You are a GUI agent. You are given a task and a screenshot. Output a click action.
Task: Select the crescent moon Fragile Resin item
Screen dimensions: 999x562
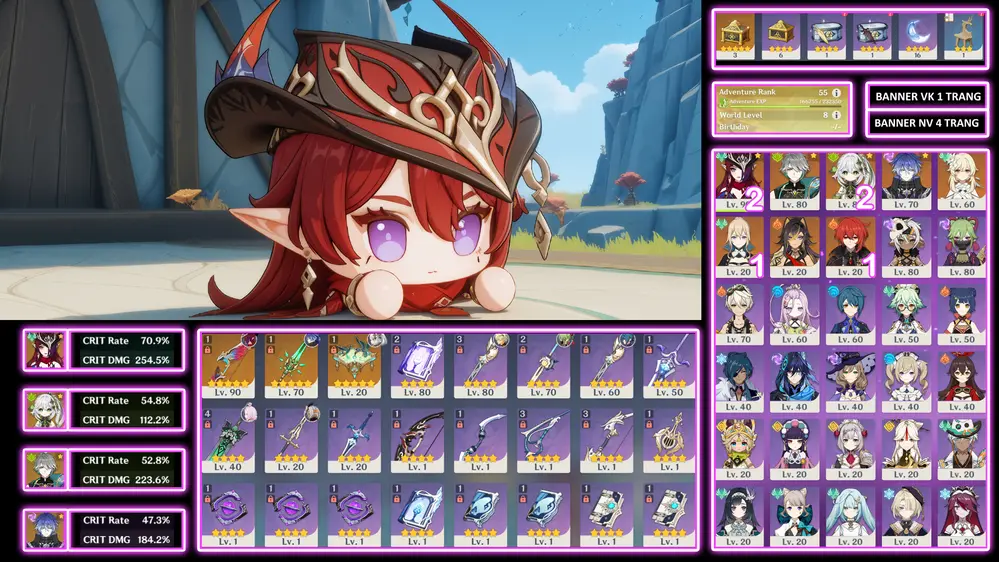coord(918,37)
